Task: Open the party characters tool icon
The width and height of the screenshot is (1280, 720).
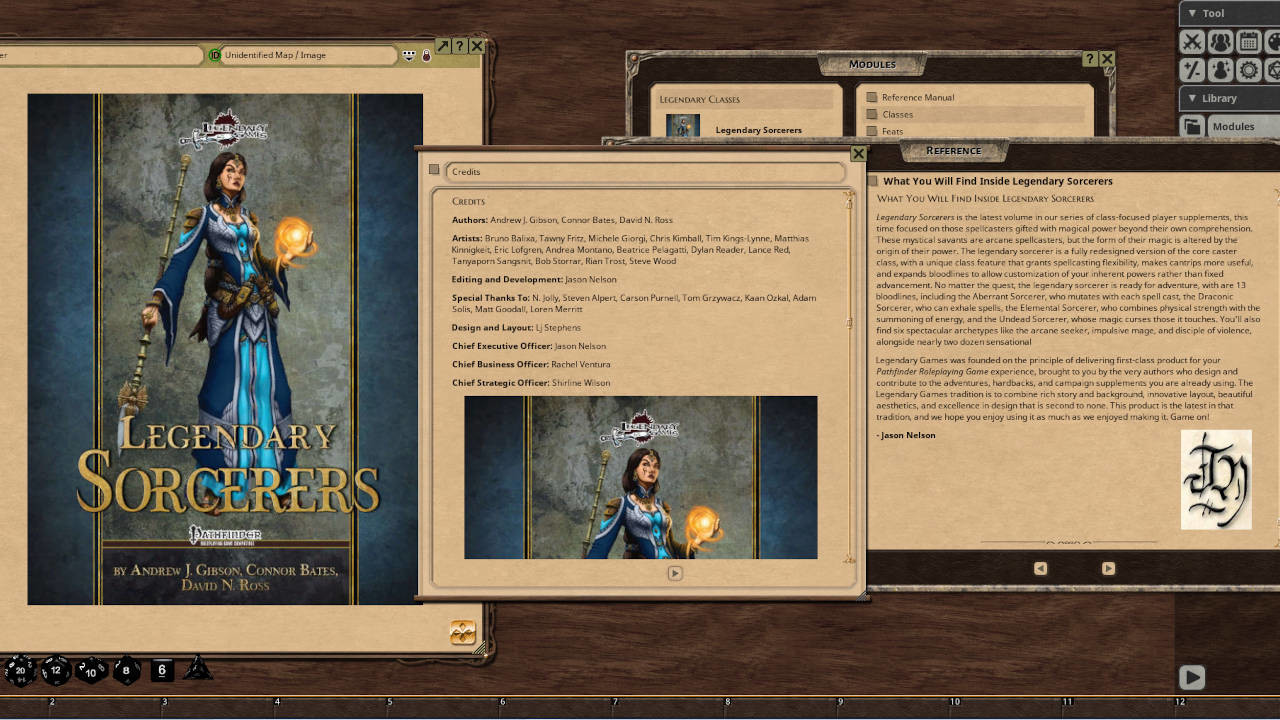Action: pyautogui.click(x=1221, y=42)
